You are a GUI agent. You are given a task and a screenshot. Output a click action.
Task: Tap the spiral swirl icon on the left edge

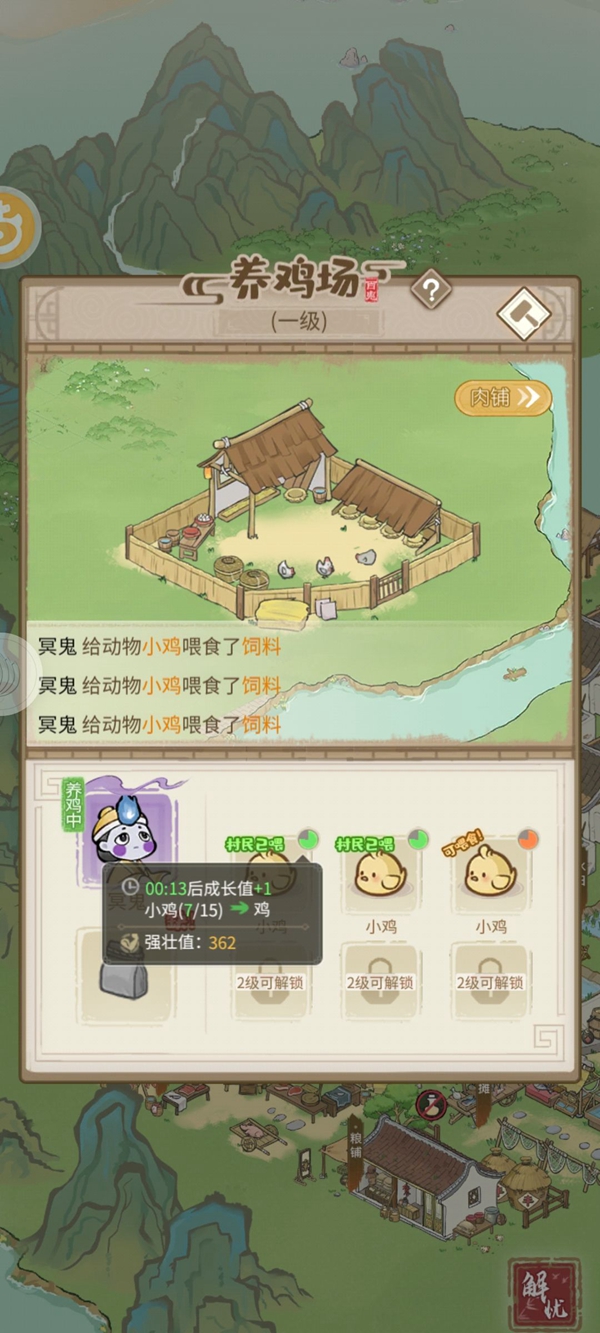click(14, 677)
